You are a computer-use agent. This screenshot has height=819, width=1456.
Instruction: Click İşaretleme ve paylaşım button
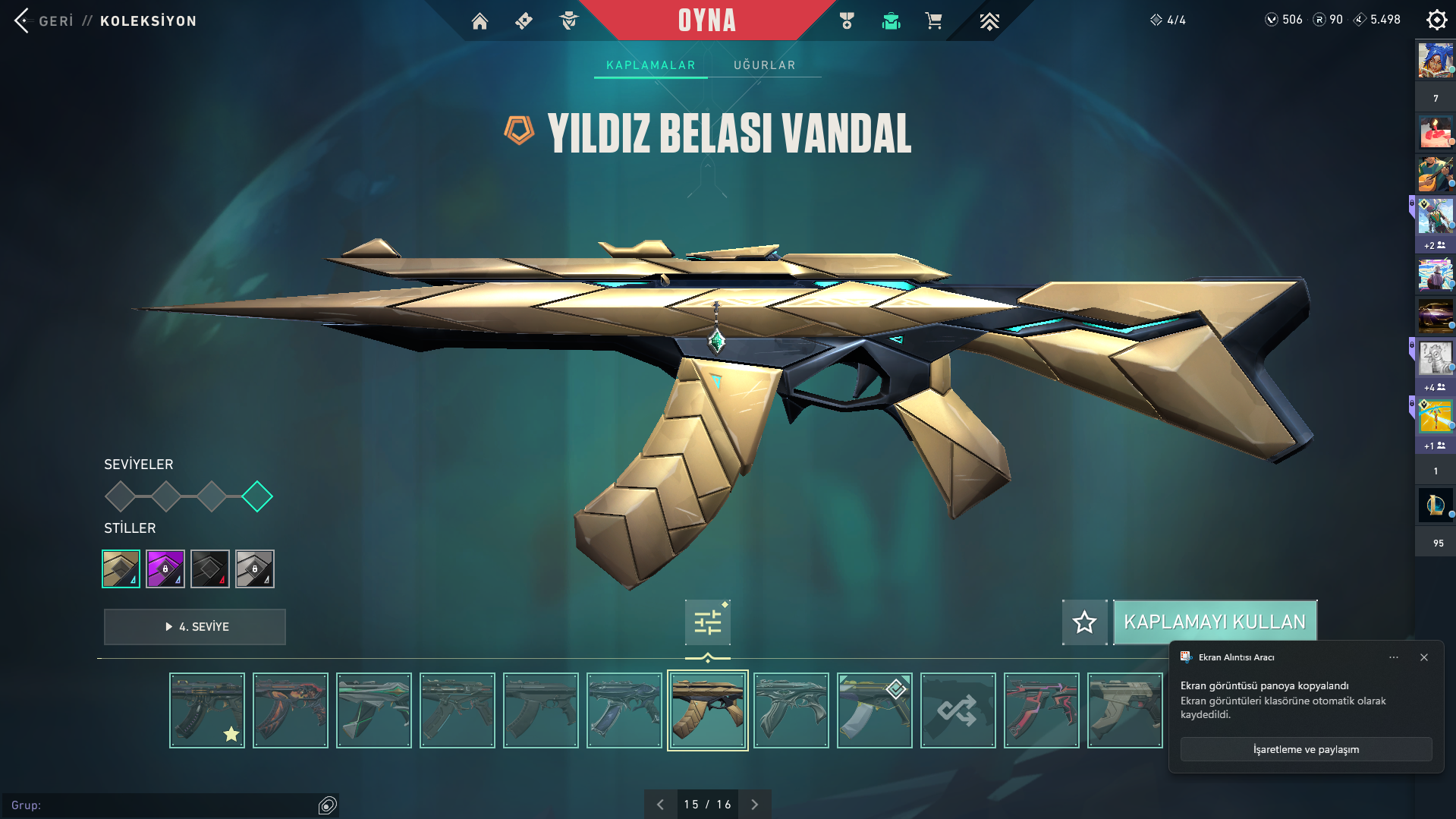point(1306,749)
